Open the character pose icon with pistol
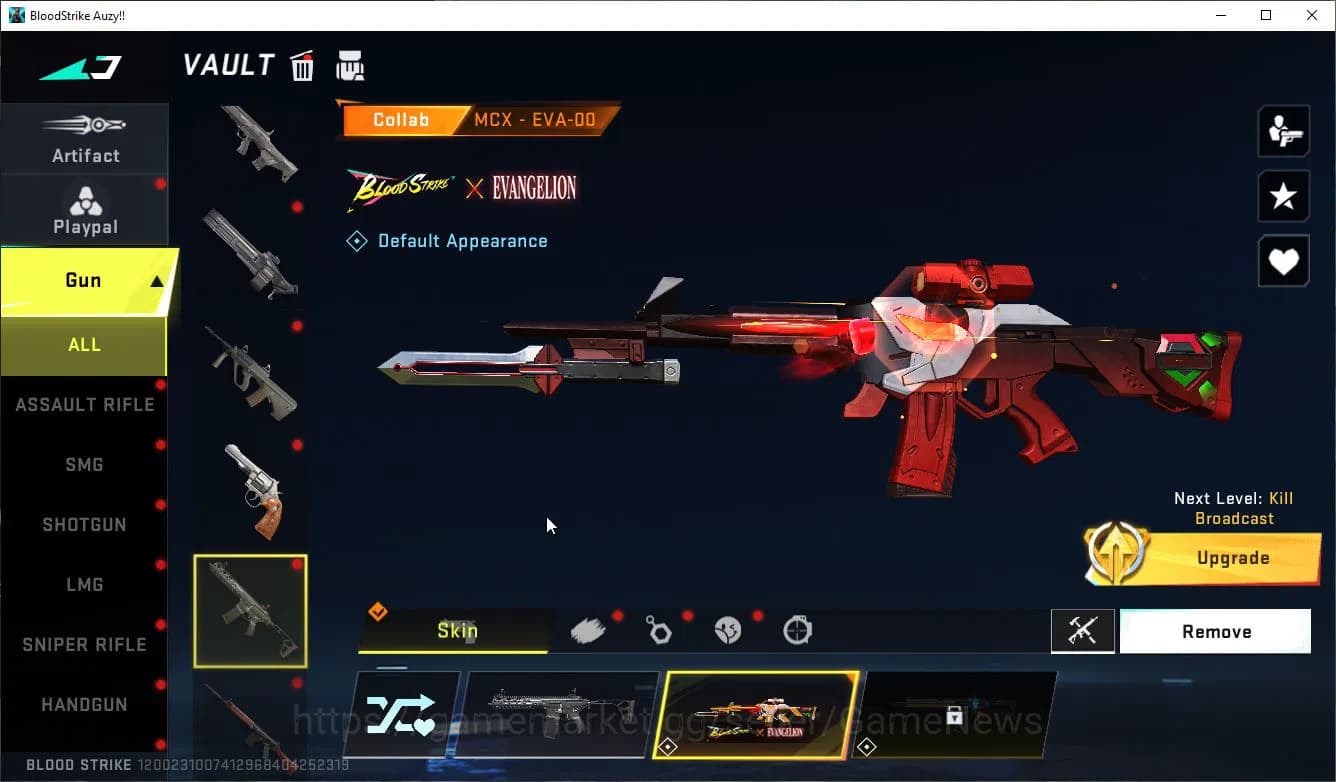The width and height of the screenshot is (1336, 782). point(1283,130)
